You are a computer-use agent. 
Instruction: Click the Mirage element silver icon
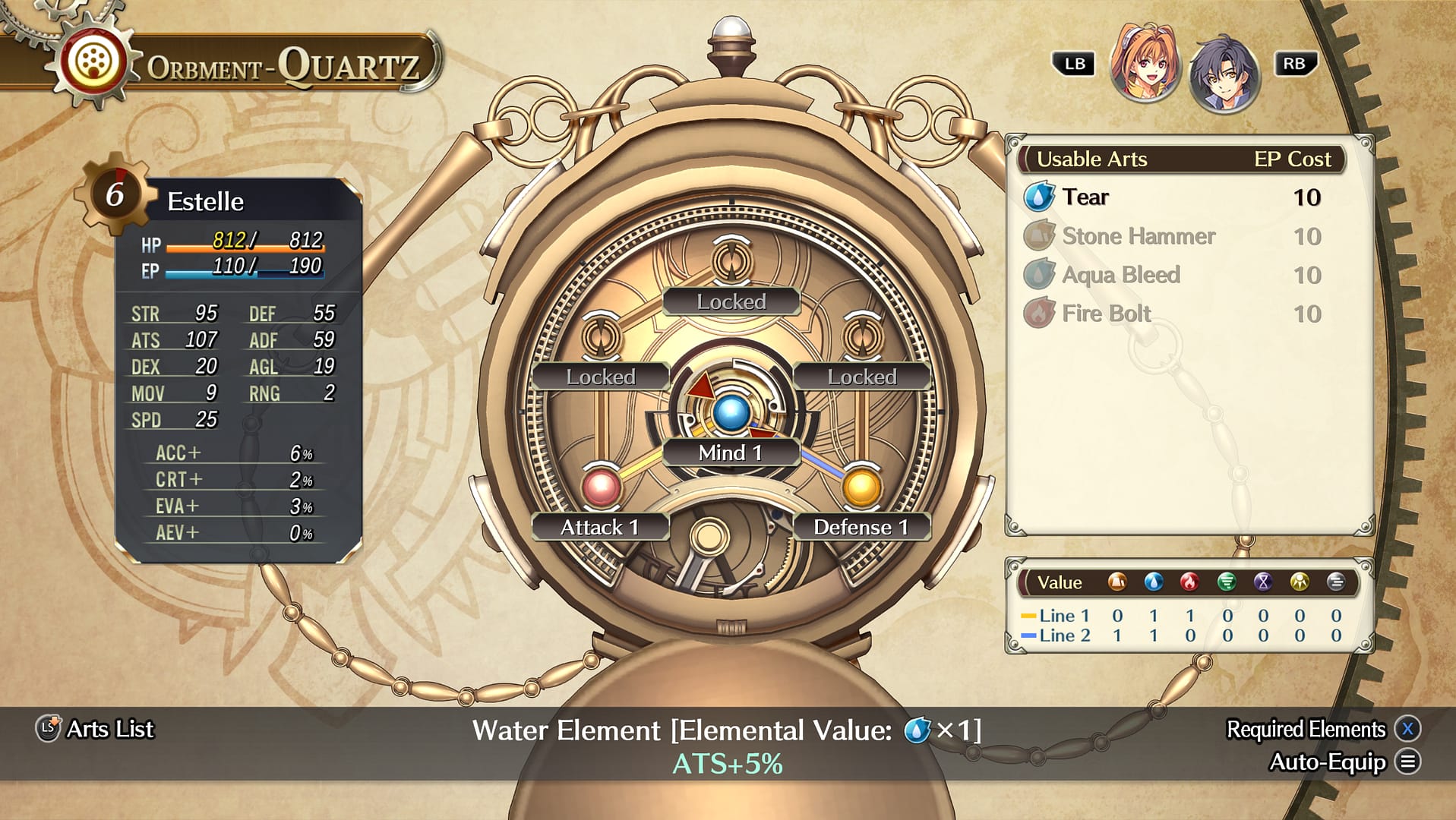point(1338,582)
